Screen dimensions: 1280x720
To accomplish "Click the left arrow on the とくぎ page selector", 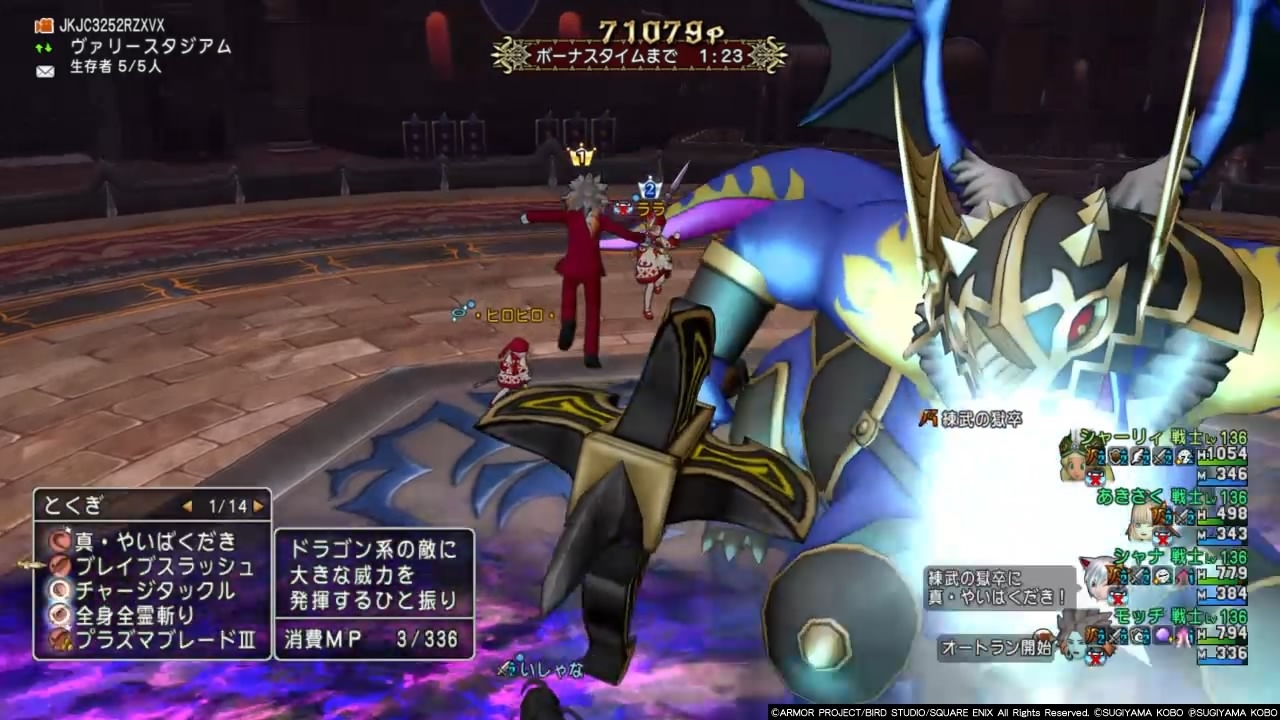I will tap(186, 505).
